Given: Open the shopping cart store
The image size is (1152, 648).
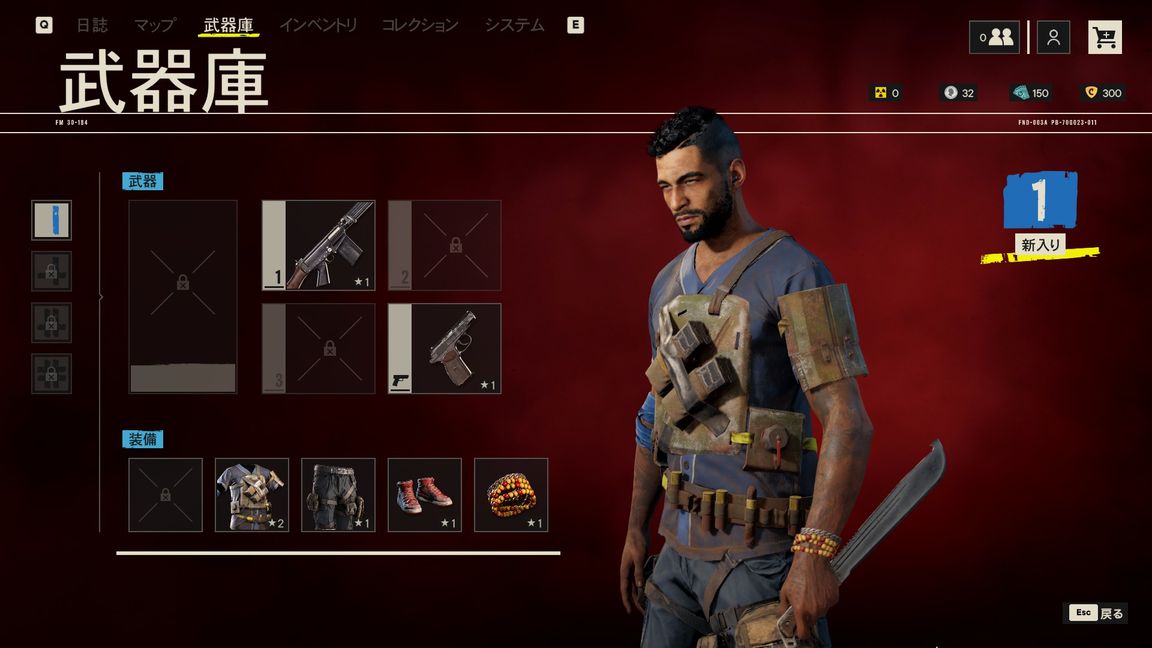Looking at the screenshot, I should (x=1105, y=38).
